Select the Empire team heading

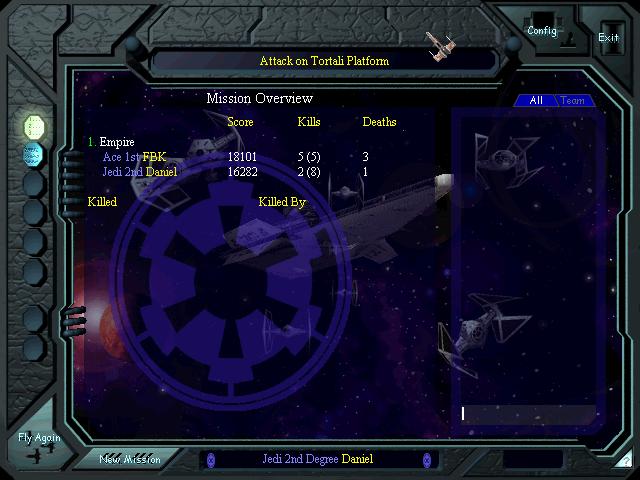(116, 142)
